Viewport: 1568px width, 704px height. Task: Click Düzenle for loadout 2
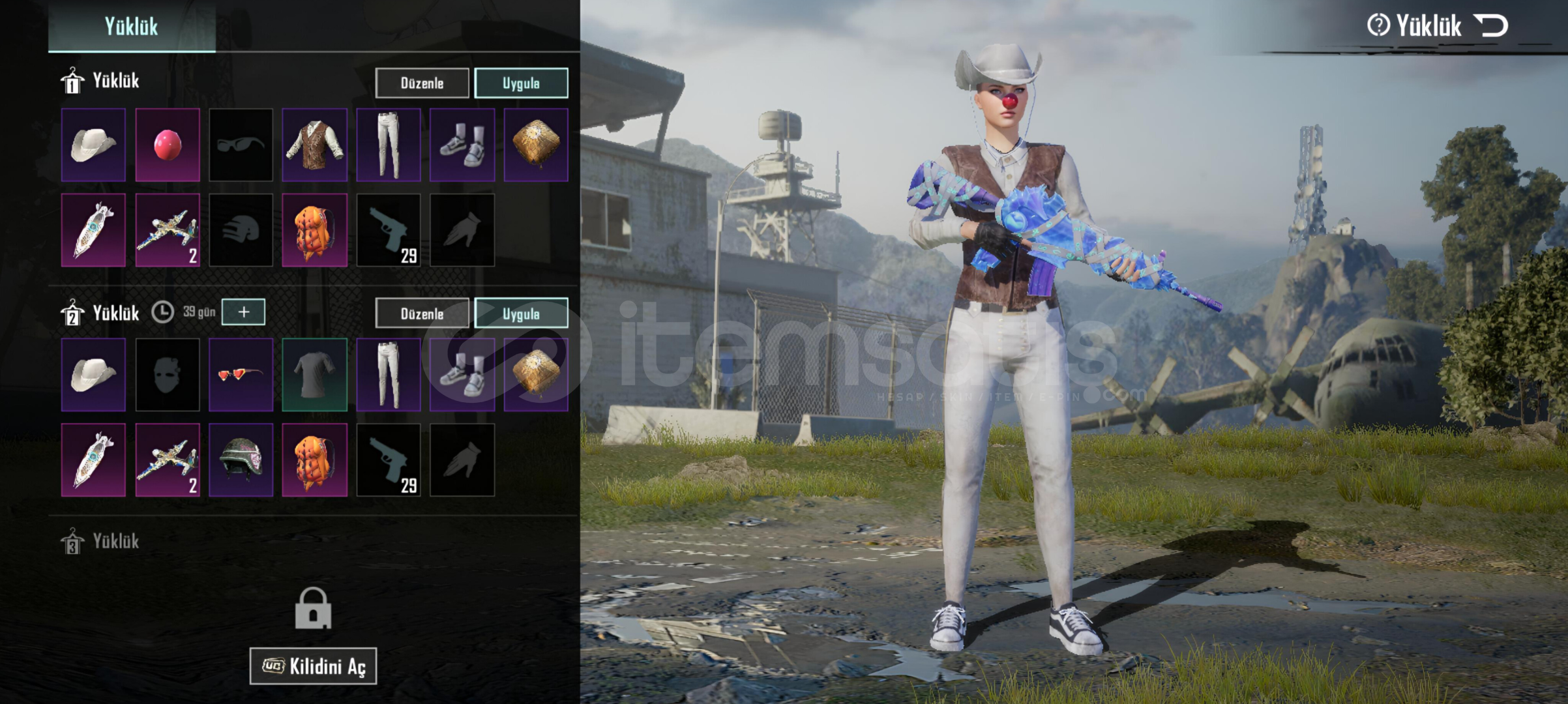coord(422,314)
